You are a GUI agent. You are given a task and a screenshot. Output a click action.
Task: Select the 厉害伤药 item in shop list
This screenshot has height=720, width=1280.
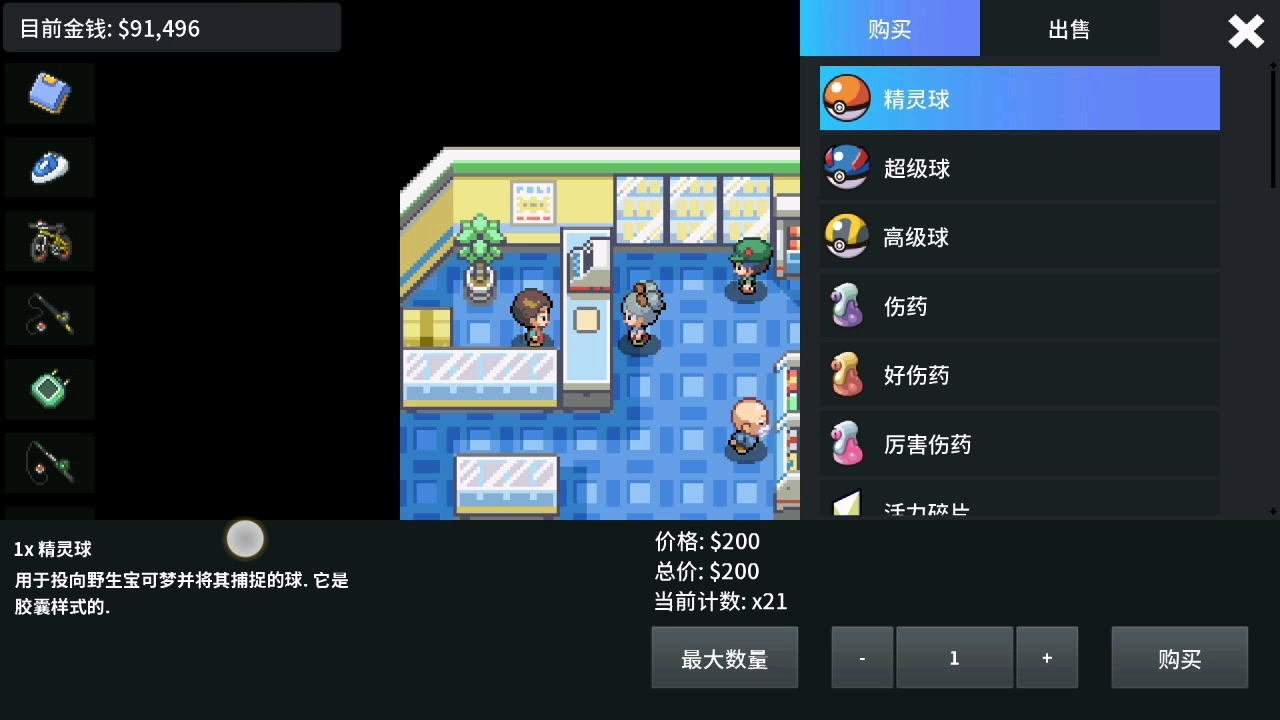[x=1019, y=444]
